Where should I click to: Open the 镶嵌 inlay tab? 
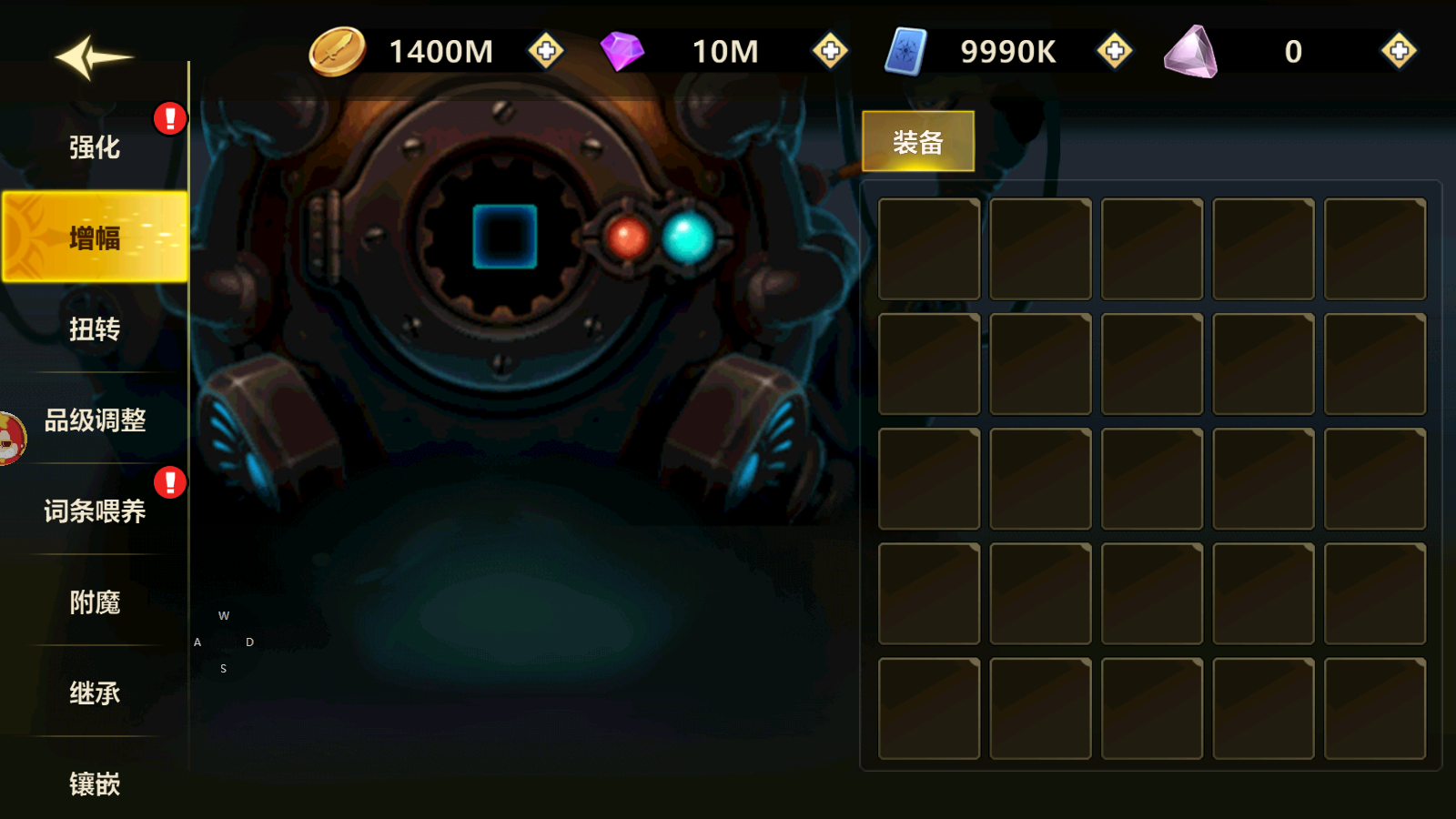pos(95,784)
